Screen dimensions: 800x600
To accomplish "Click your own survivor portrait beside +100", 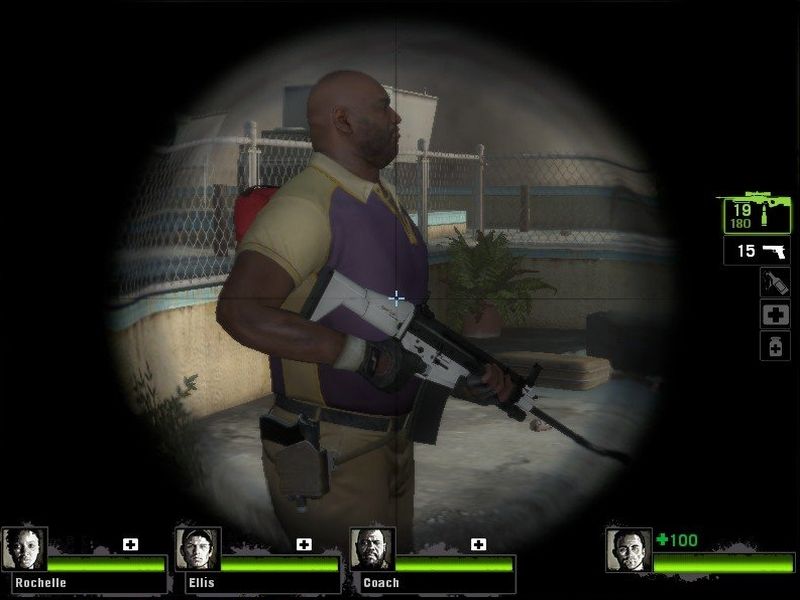I will [628, 549].
